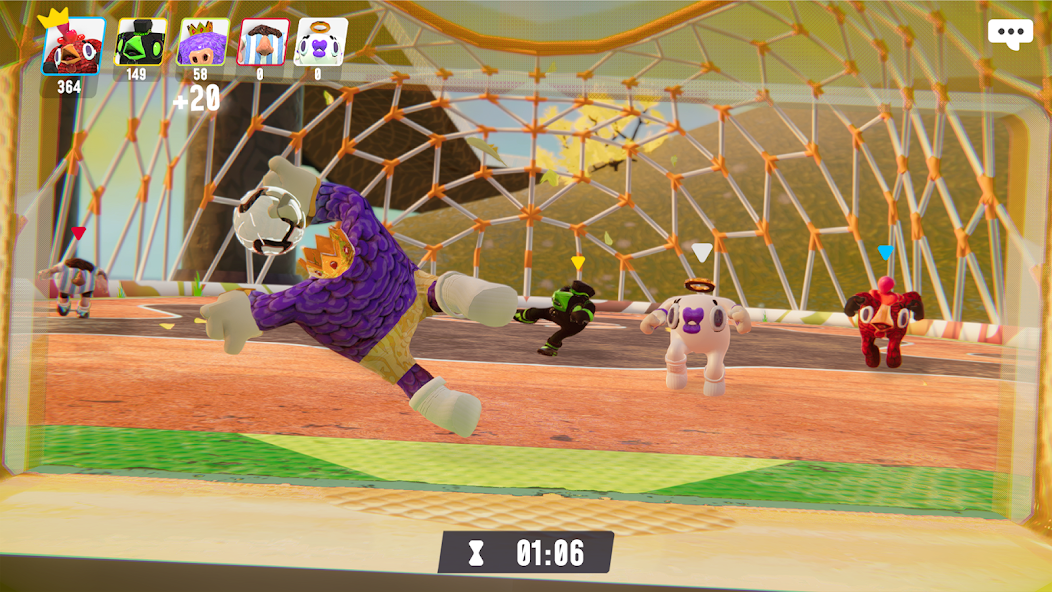Image resolution: width=1052 pixels, height=592 pixels.
Task: Tap the white halo character portrait
Action: click(x=320, y=42)
